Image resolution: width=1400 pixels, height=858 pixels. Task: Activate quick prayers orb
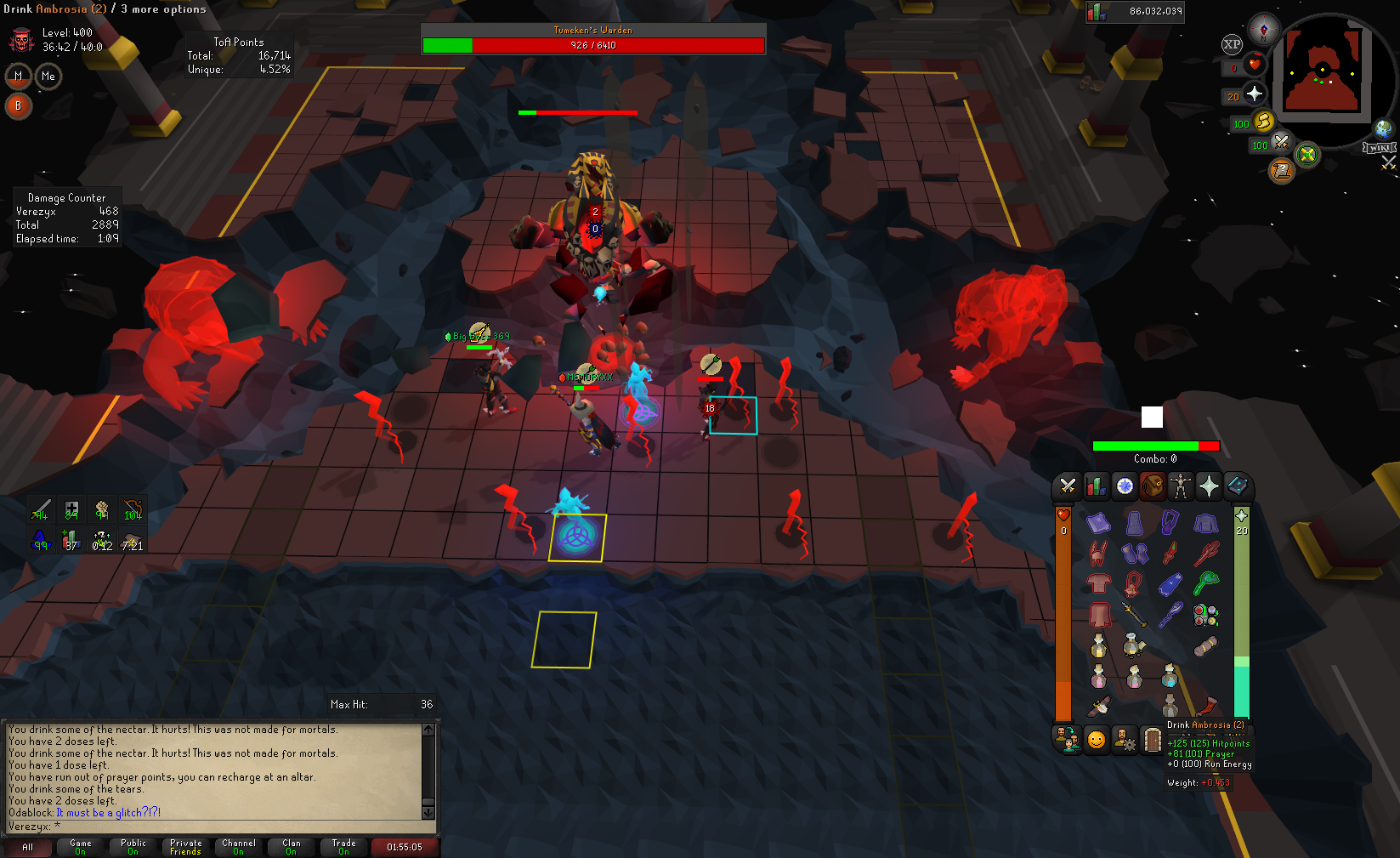coord(1254,94)
